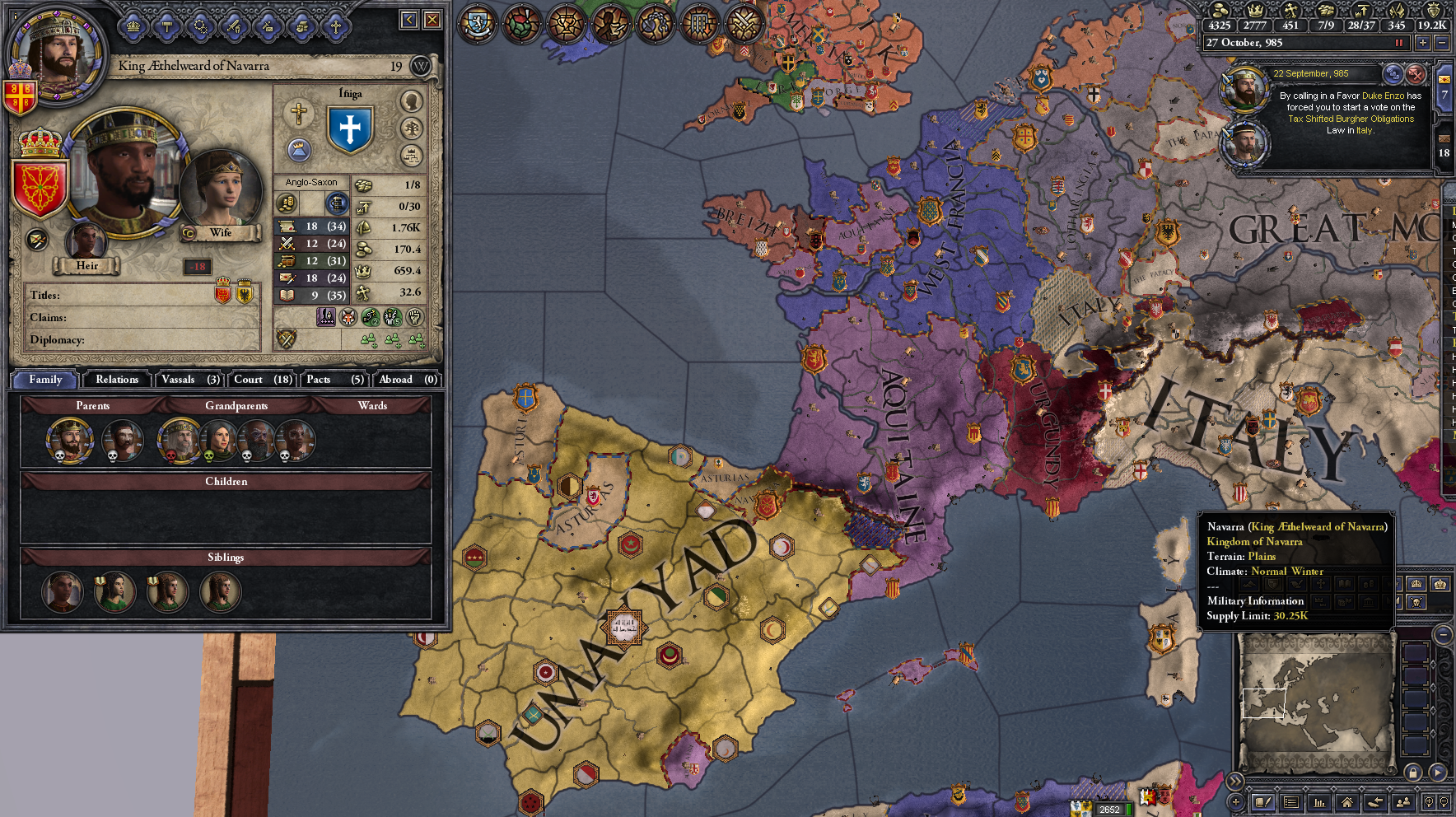Select the Heir button under the portrait
Viewport: 1456px width, 817px height.
(x=87, y=266)
